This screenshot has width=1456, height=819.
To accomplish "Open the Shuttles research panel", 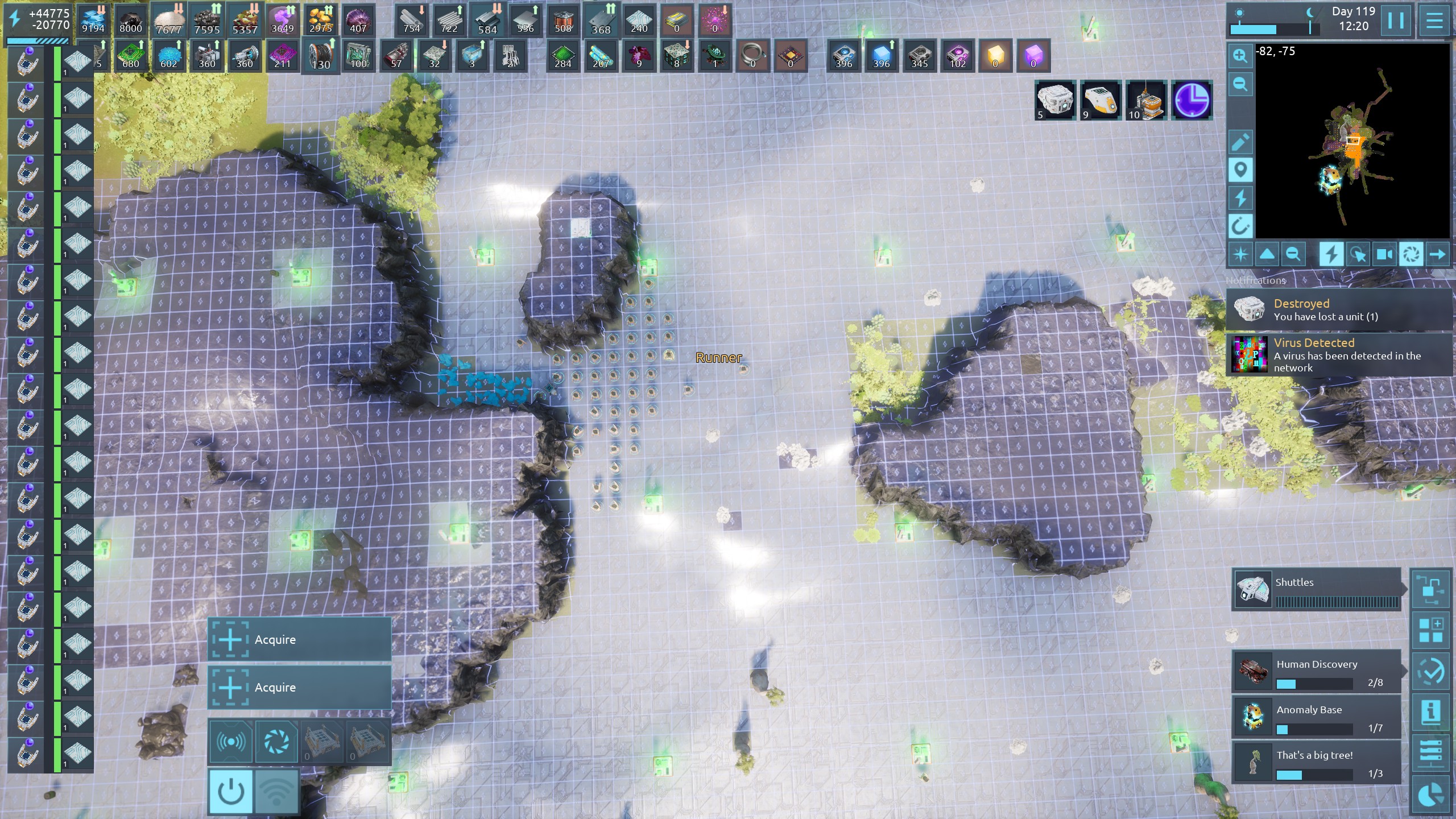I will [x=1316, y=590].
